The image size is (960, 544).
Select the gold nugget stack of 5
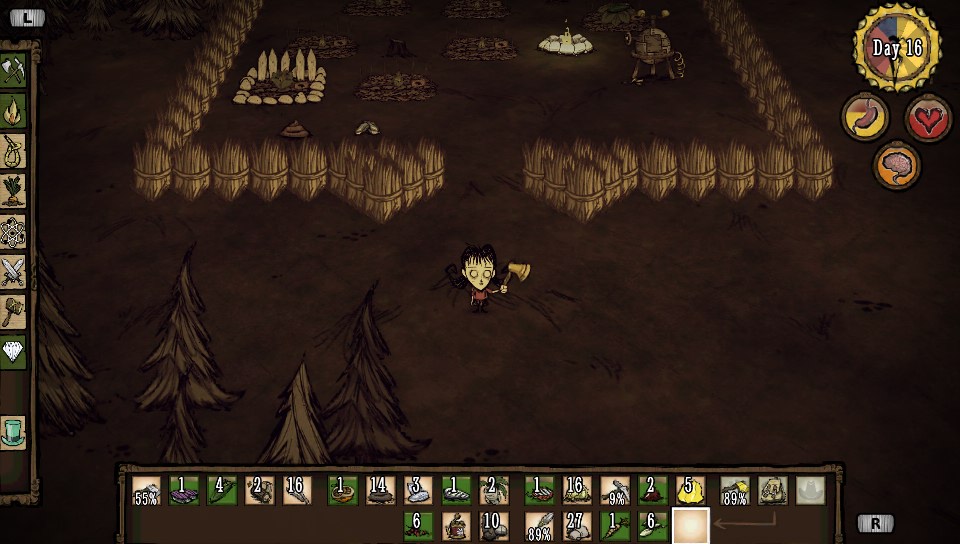coord(691,490)
